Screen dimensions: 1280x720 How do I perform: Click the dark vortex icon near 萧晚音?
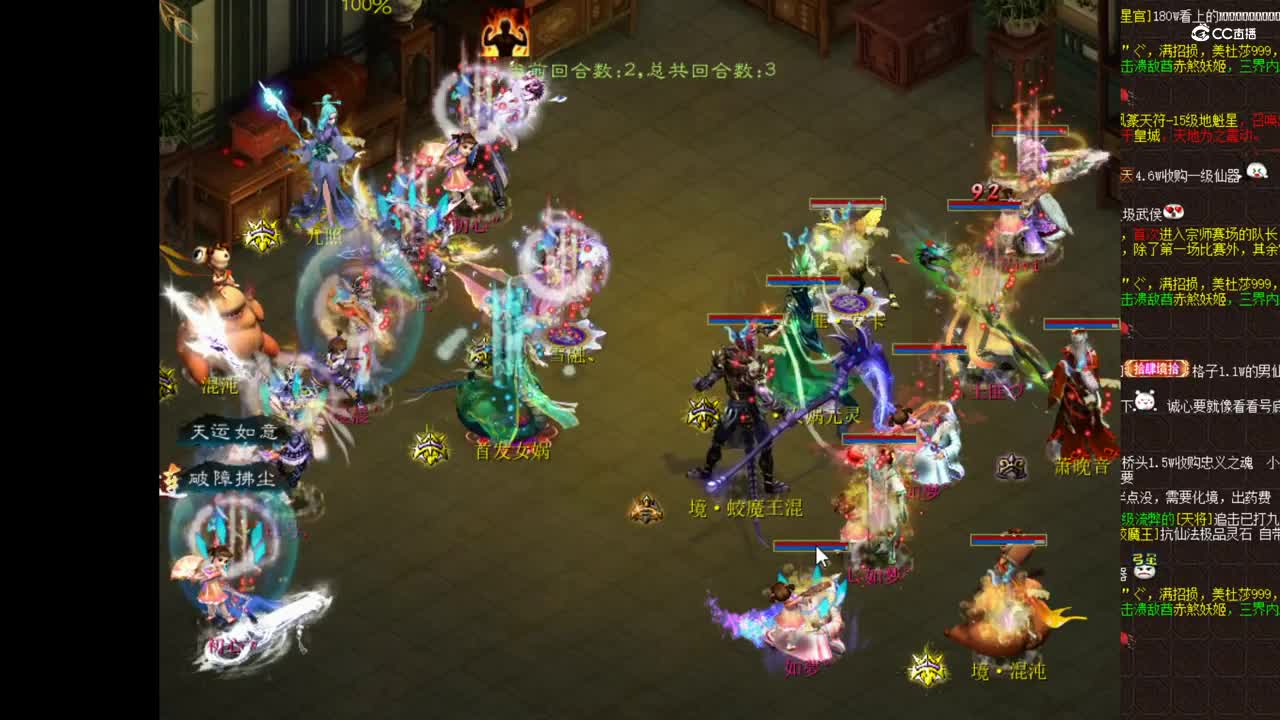click(1013, 463)
